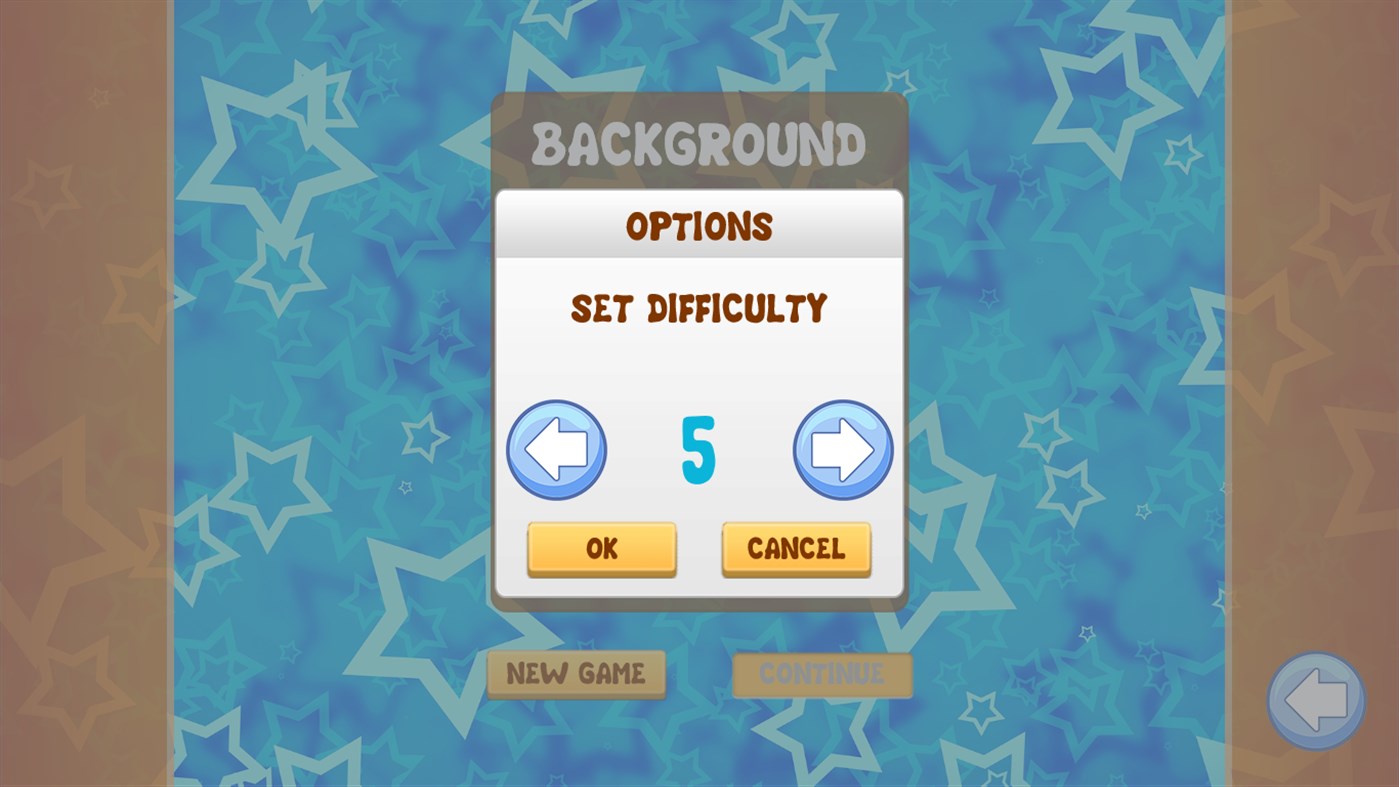Click the OPTIONS header
The height and width of the screenshot is (787, 1399).
tap(699, 225)
